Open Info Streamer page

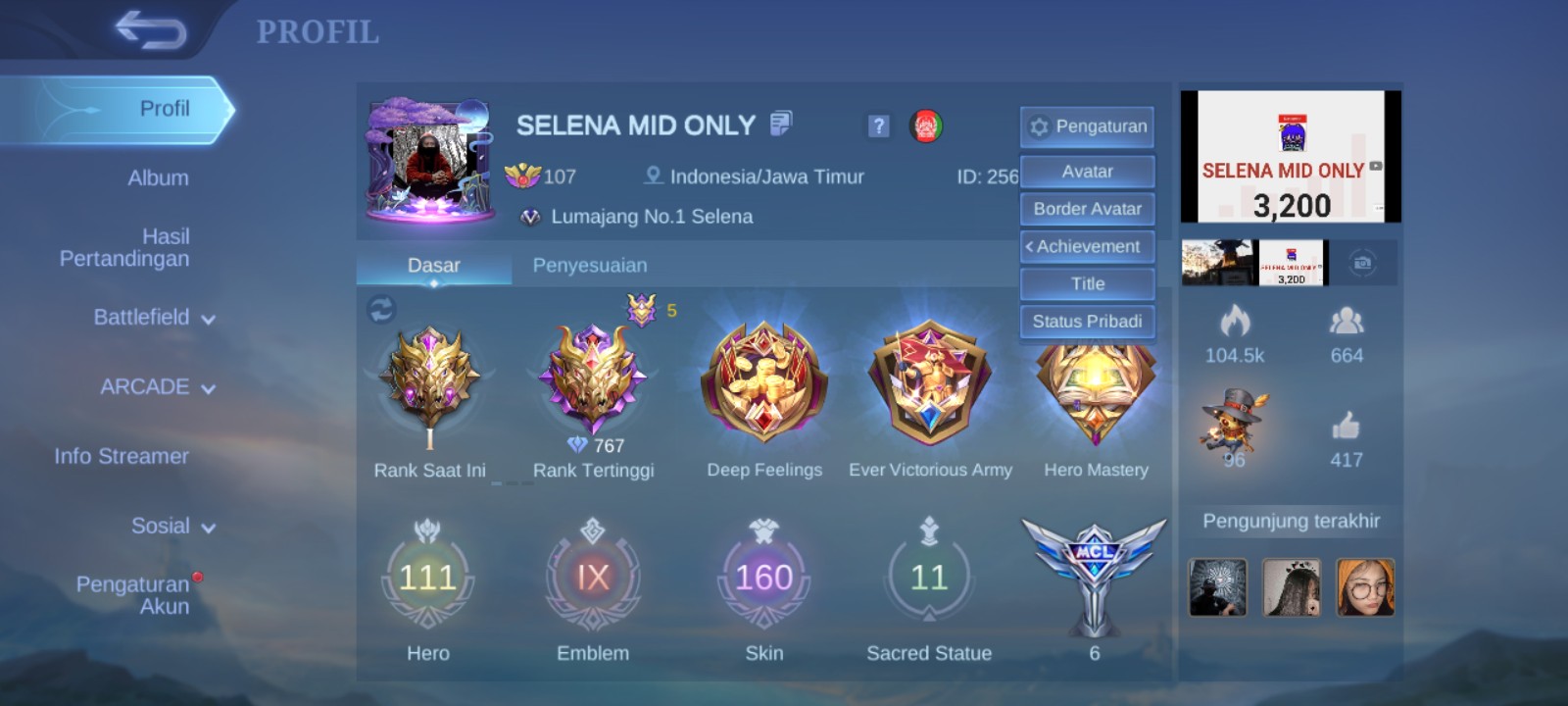click(122, 456)
